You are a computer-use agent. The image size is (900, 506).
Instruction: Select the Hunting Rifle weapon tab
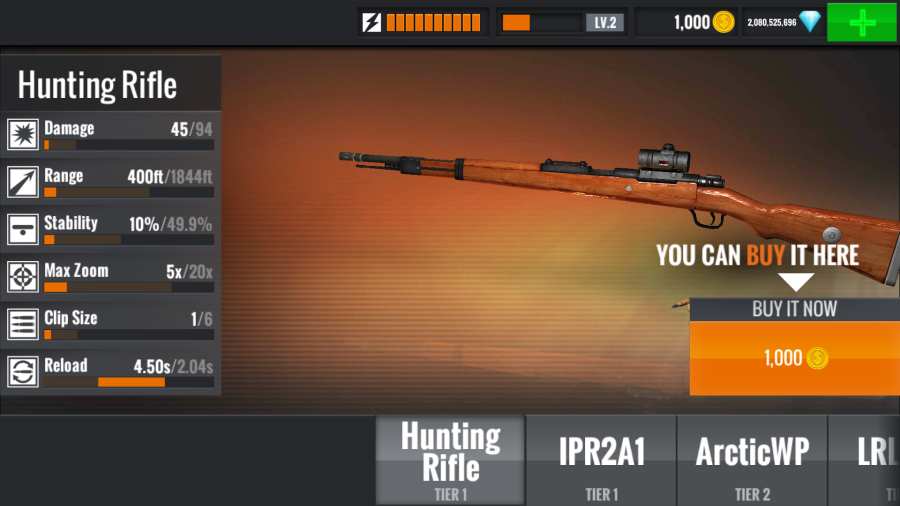coord(450,460)
